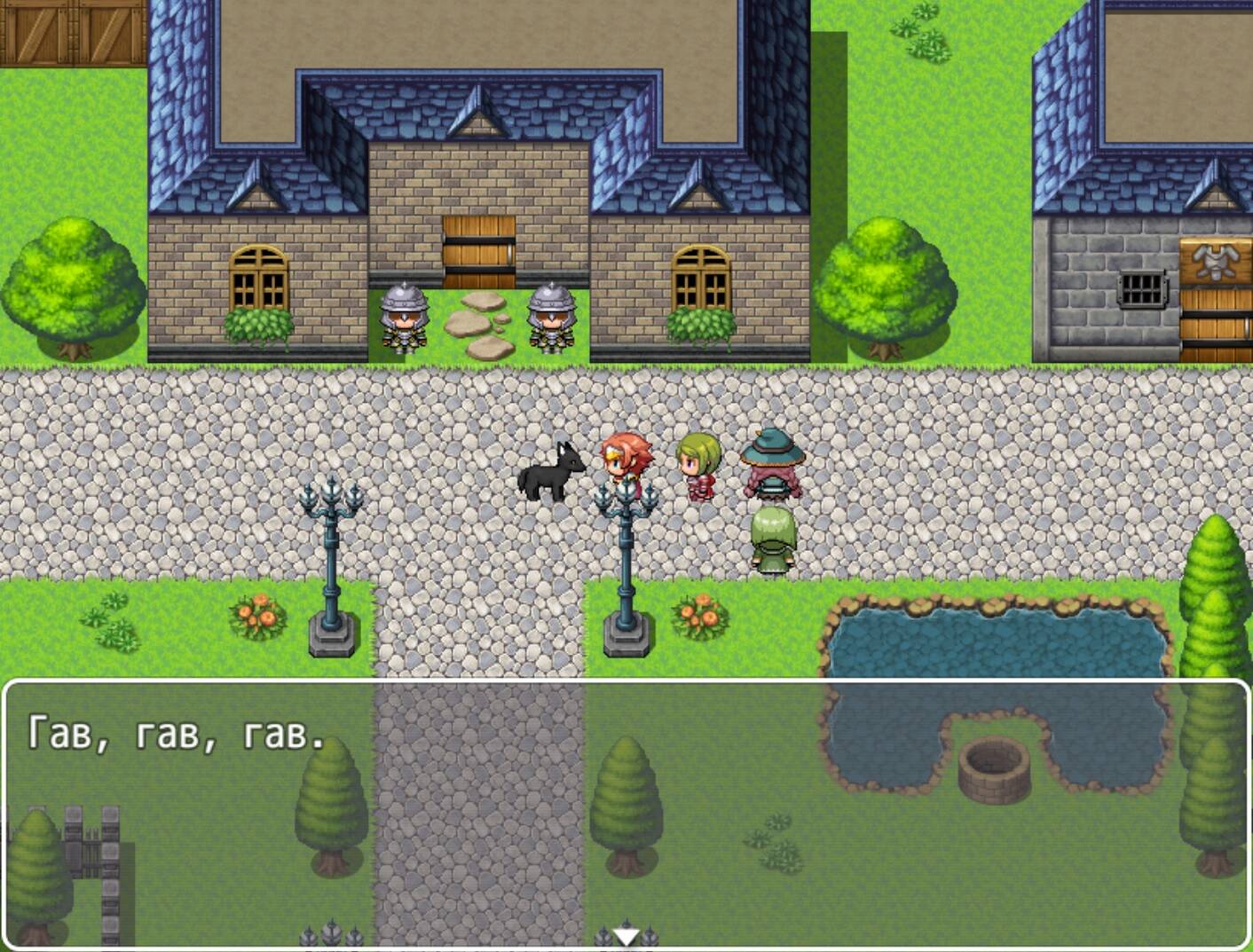The image size is (1253, 952).
Task: Click the dialogue continue arrow
Action: point(626,935)
